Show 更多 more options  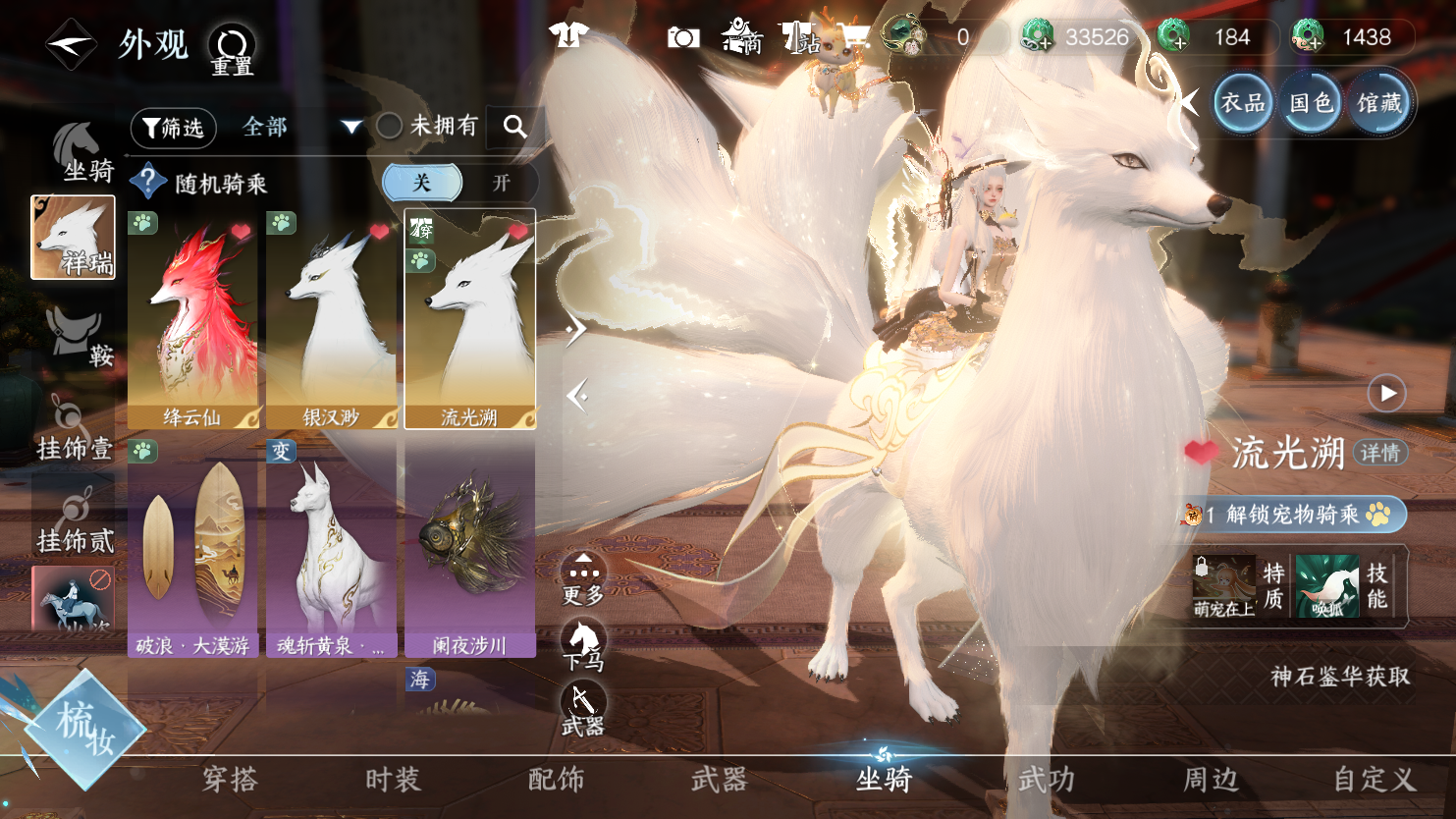583,577
